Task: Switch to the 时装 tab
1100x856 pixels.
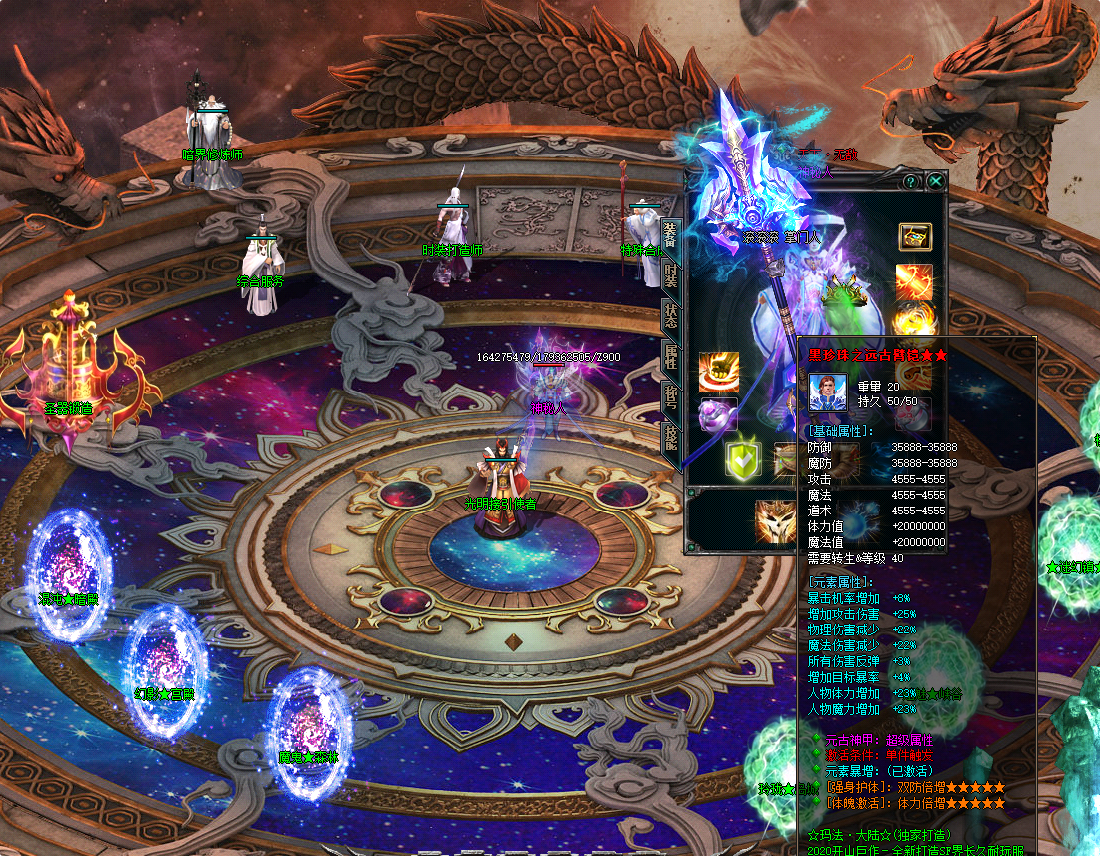Action: [x=671, y=275]
